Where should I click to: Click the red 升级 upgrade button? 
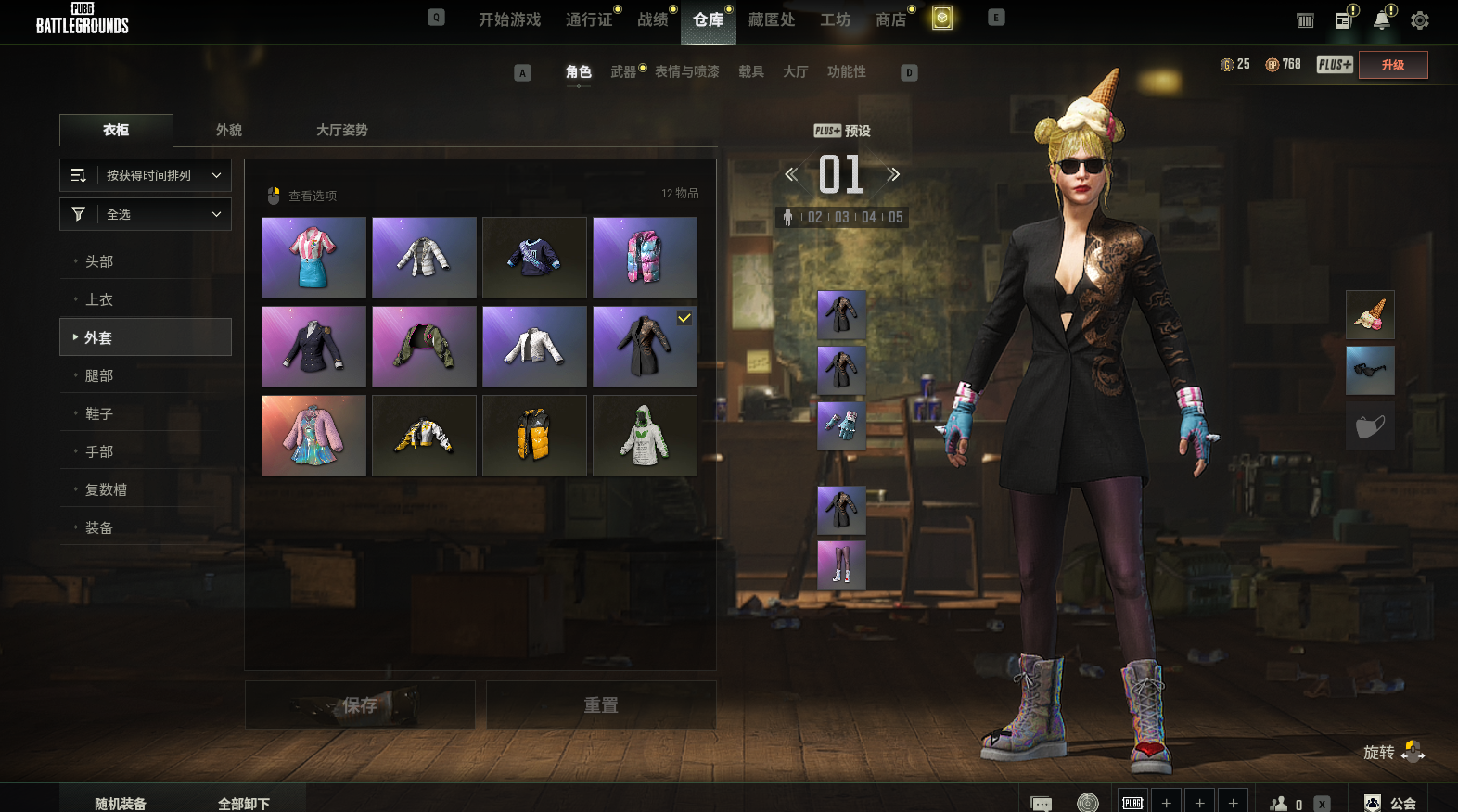coord(1392,65)
